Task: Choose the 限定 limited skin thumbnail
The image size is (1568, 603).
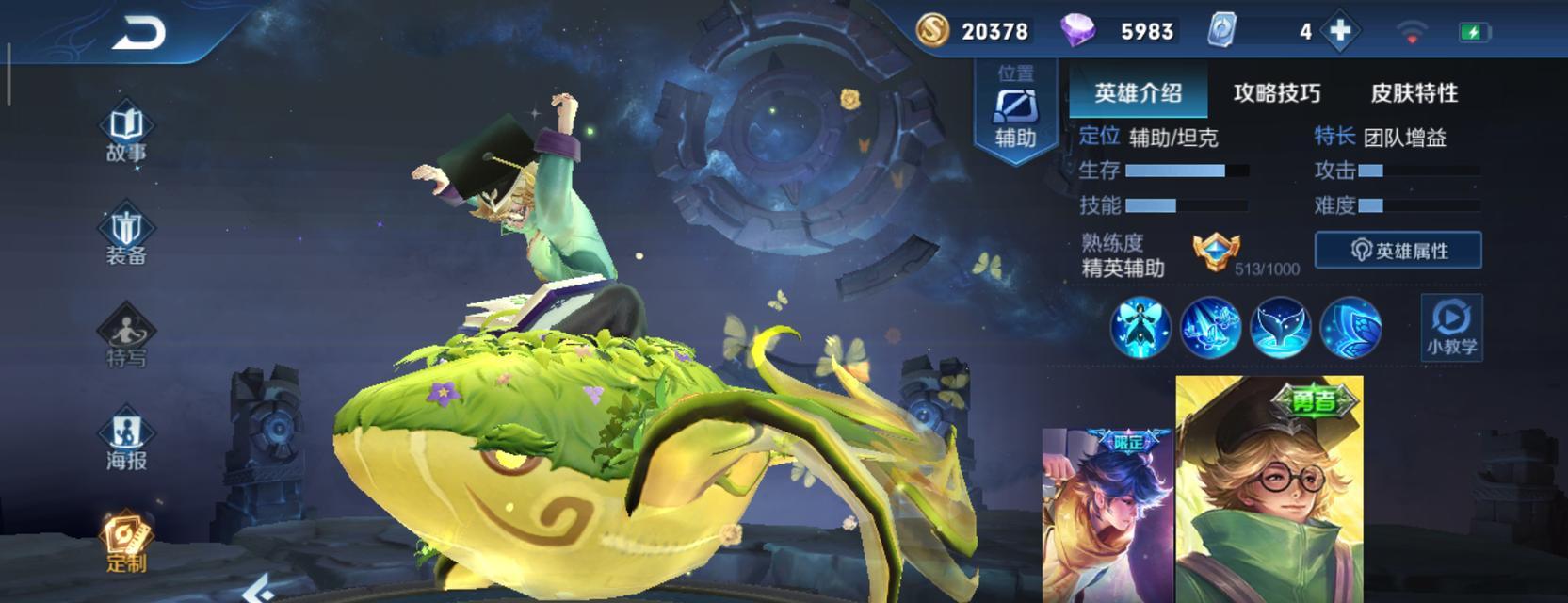Action: tap(1108, 516)
